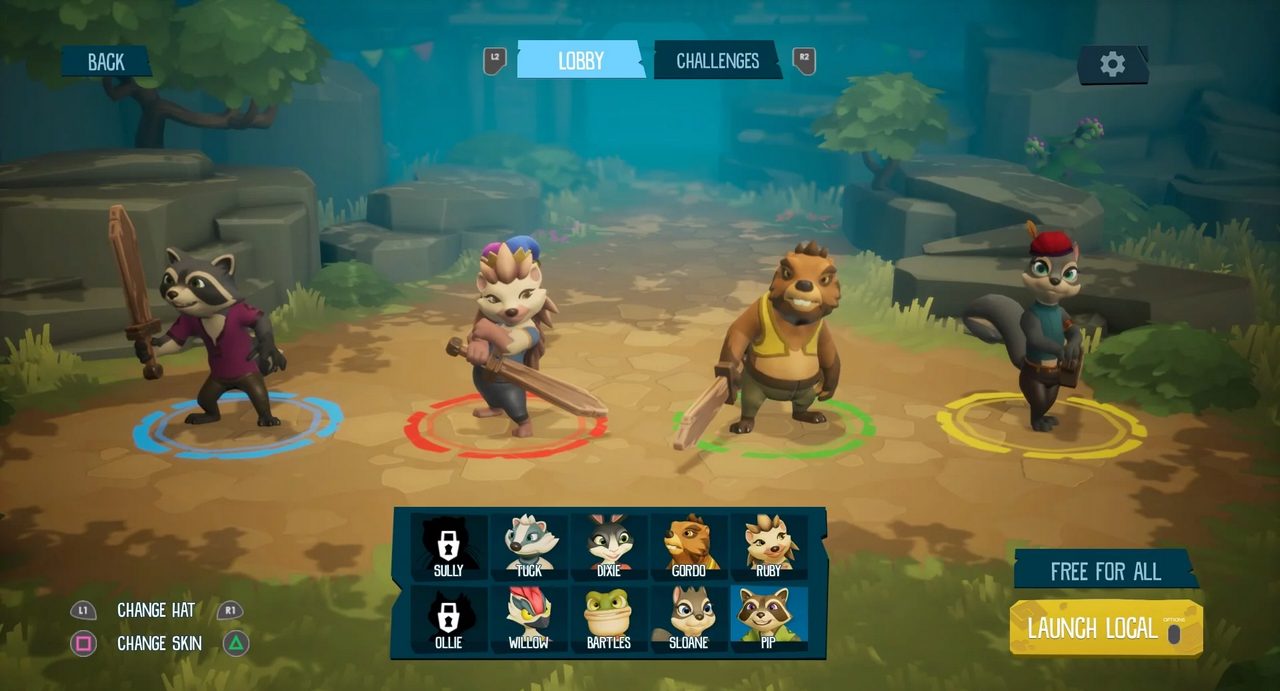Viewport: 1280px width, 691px height.
Task: Choose Ruby the hedgehog
Action: 769,546
